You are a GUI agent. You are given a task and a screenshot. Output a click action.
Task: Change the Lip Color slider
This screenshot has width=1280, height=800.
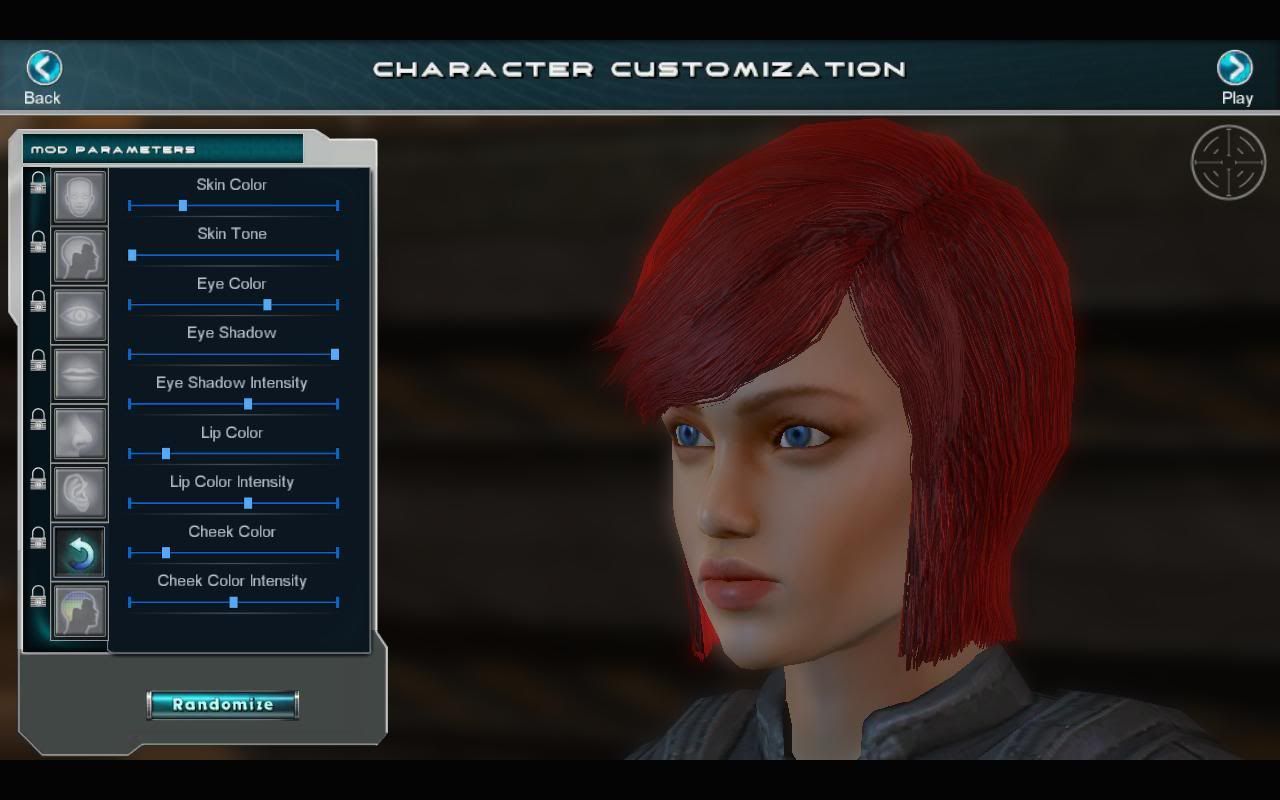166,454
